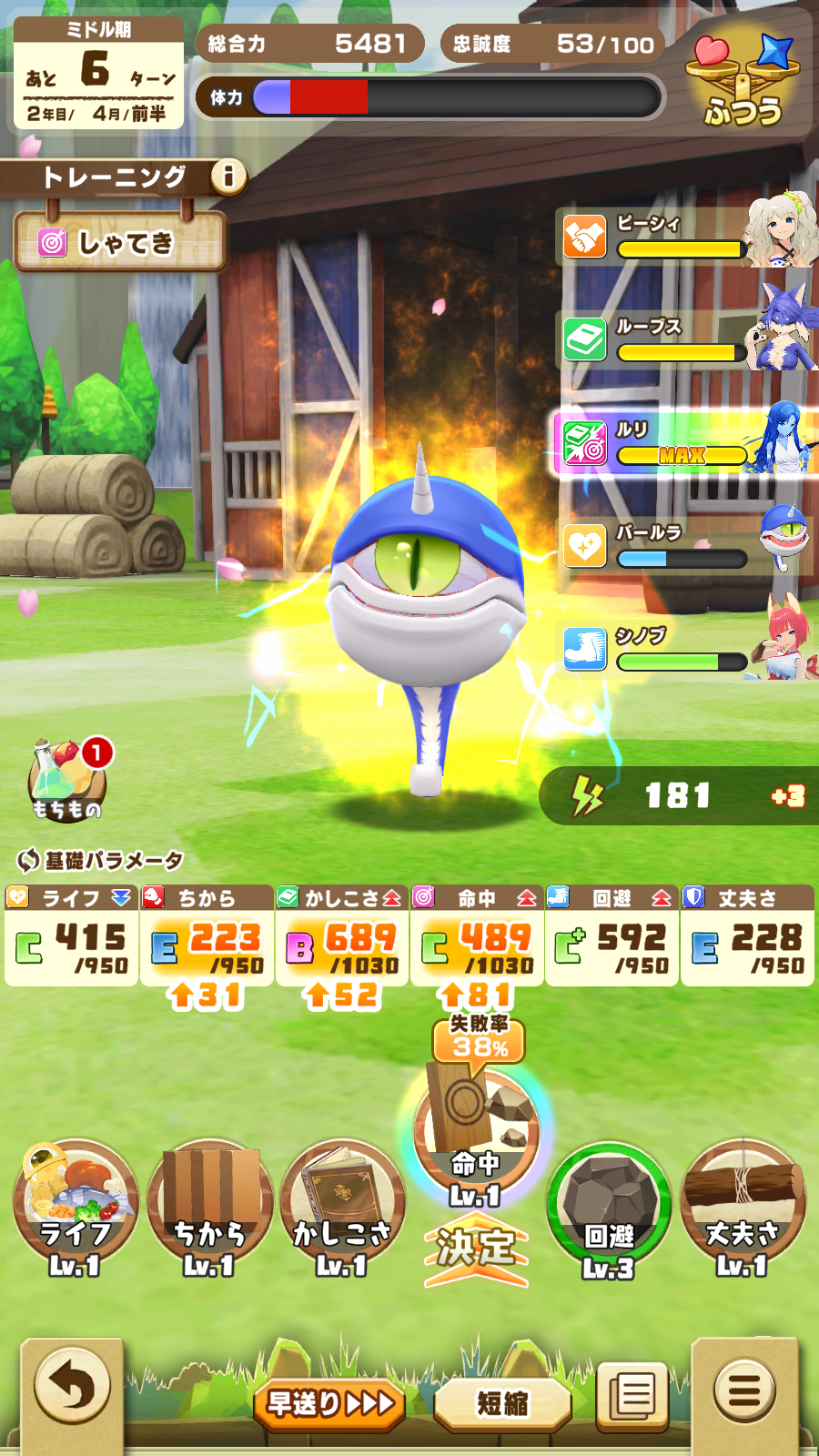Open the log document icon

point(632,1394)
